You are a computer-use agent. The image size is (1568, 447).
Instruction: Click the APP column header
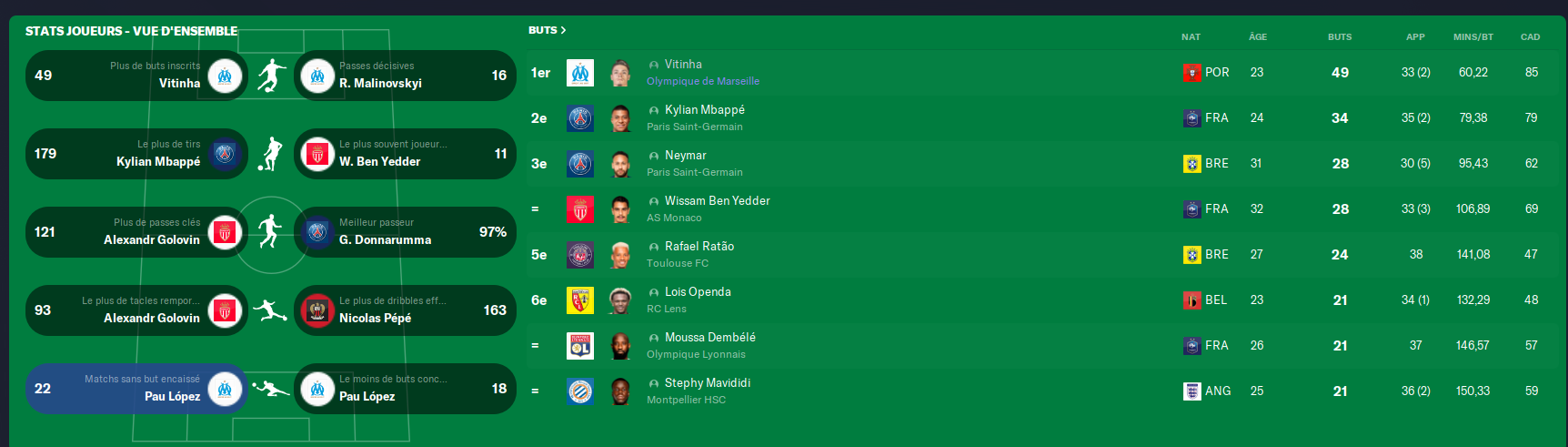tap(1415, 37)
